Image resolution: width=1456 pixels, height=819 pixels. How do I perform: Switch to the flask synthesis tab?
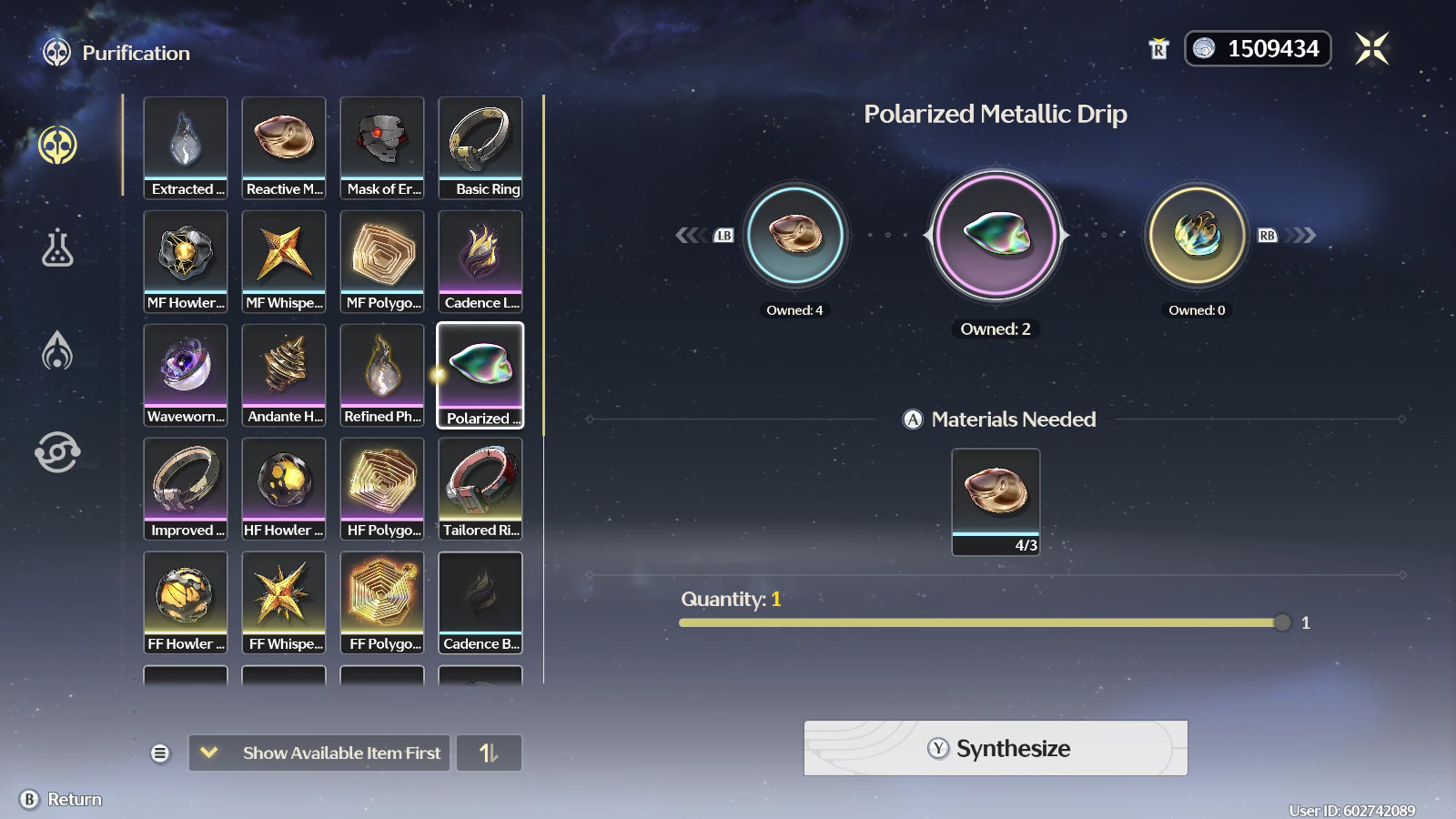pos(57,248)
